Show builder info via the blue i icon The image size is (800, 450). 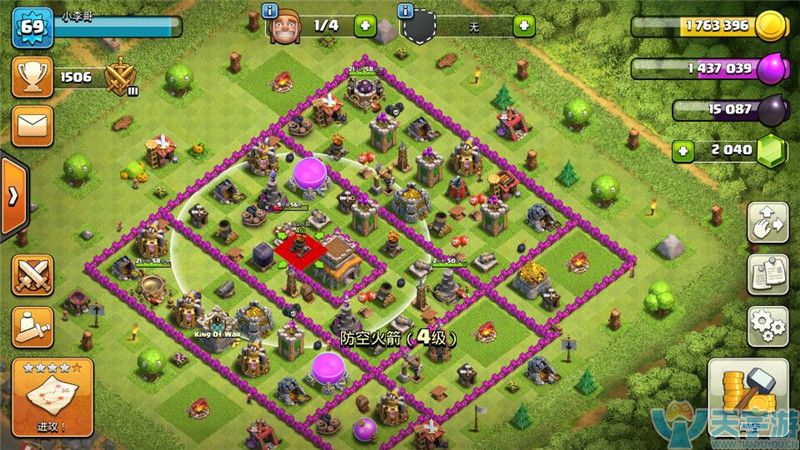click(x=270, y=10)
